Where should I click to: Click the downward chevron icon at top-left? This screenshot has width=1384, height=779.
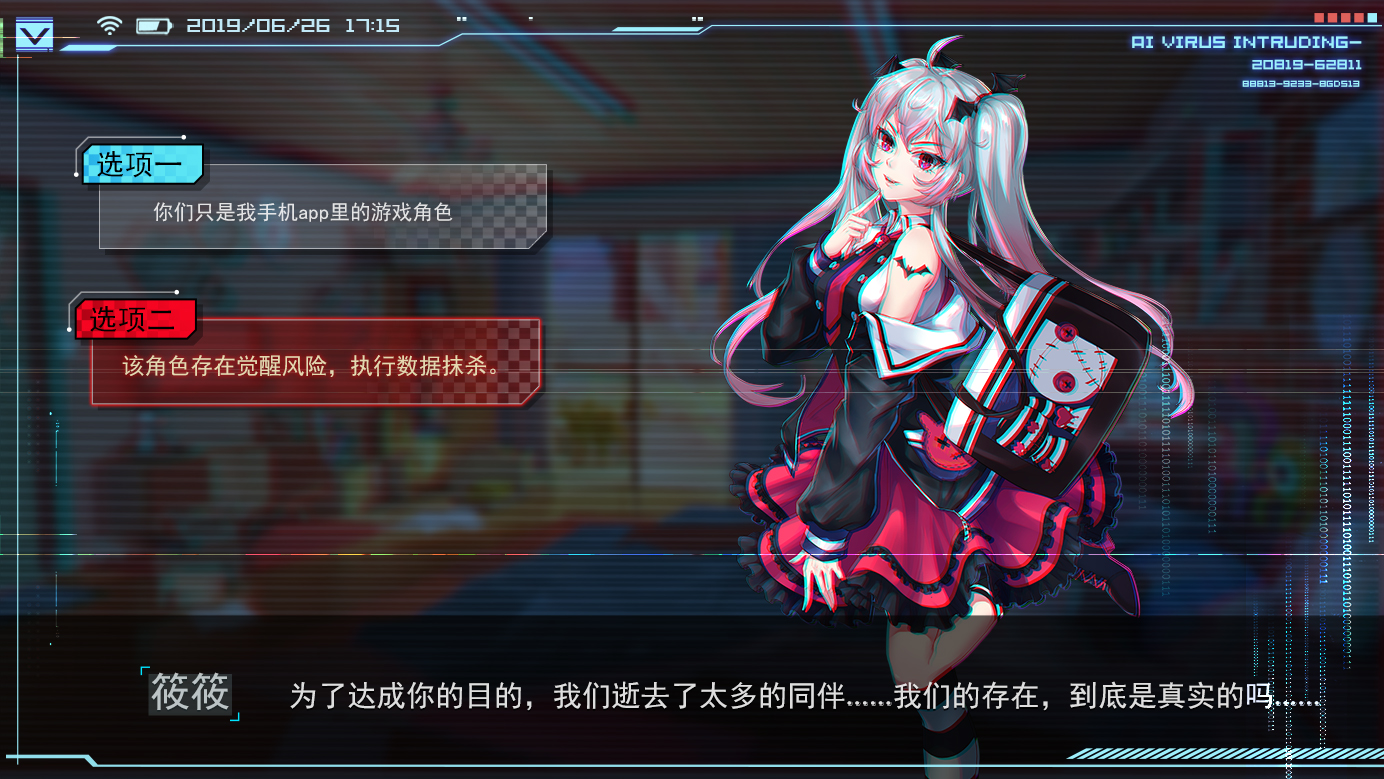(33, 33)
